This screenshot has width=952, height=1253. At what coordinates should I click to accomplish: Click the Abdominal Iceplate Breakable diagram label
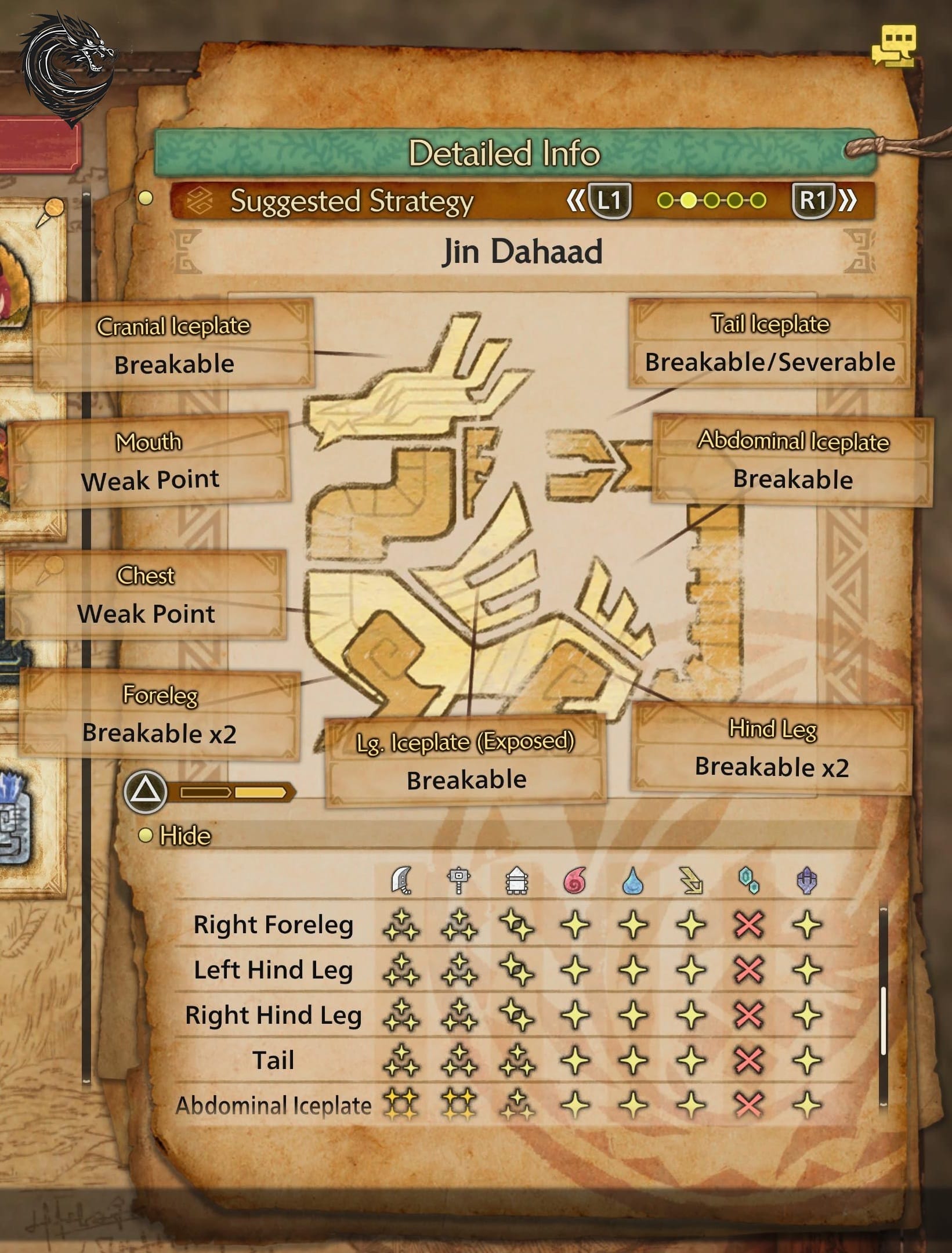(792, 460)
